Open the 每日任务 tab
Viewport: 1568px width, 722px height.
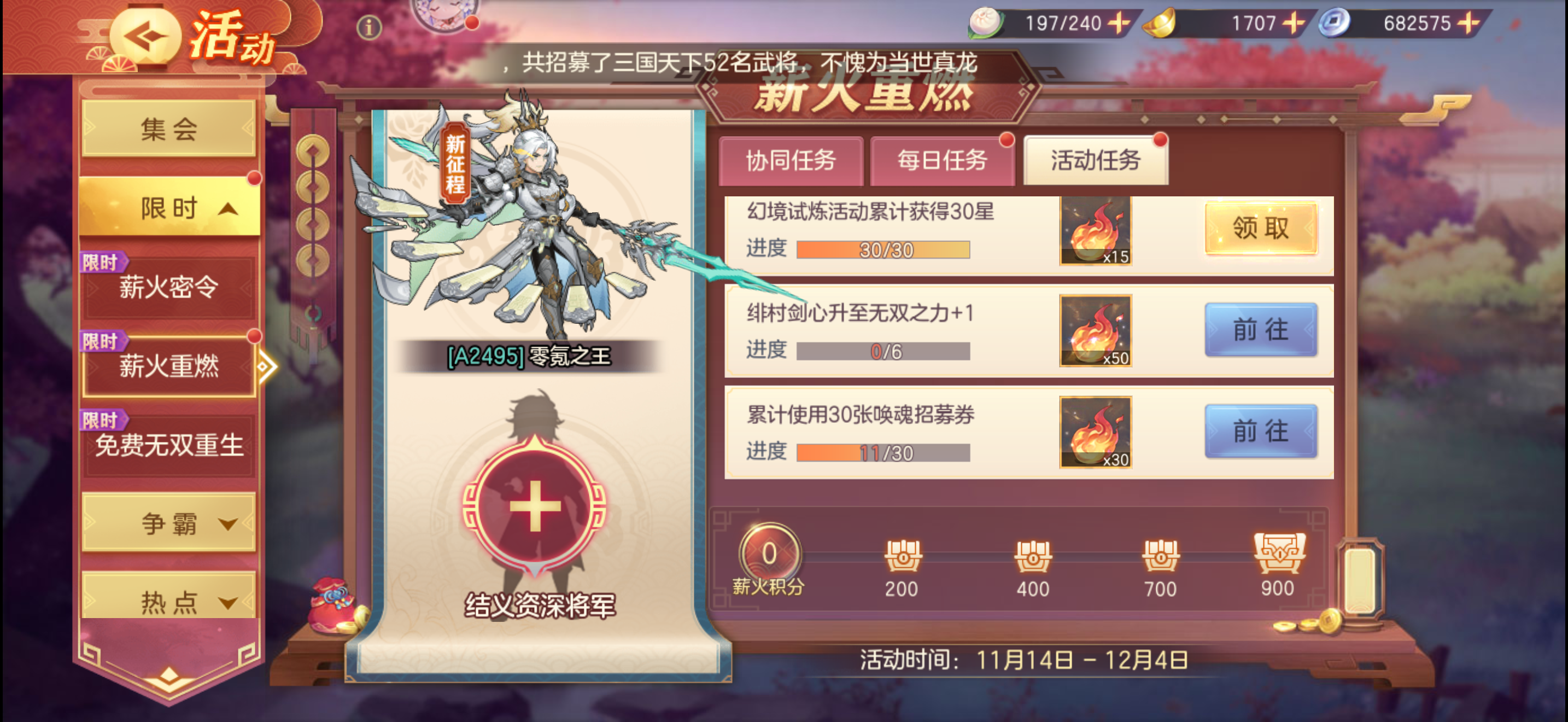(944, 161)
